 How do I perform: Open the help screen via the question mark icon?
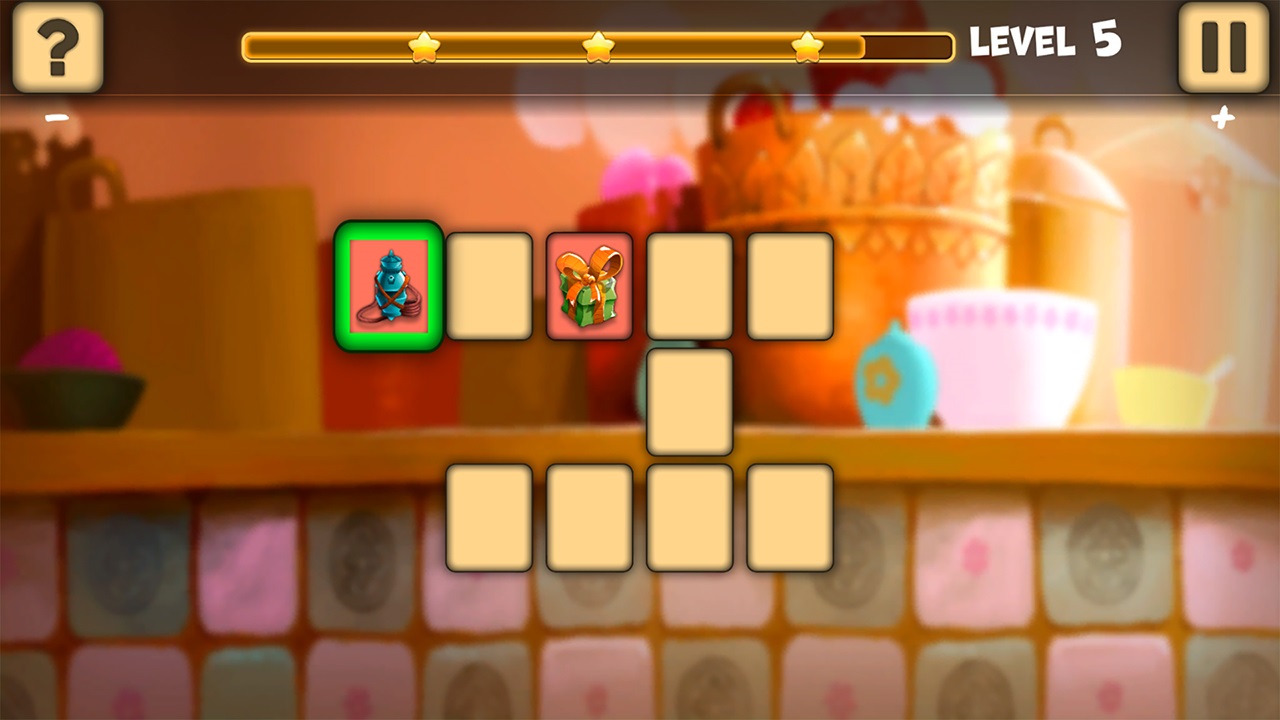(57, 49)
